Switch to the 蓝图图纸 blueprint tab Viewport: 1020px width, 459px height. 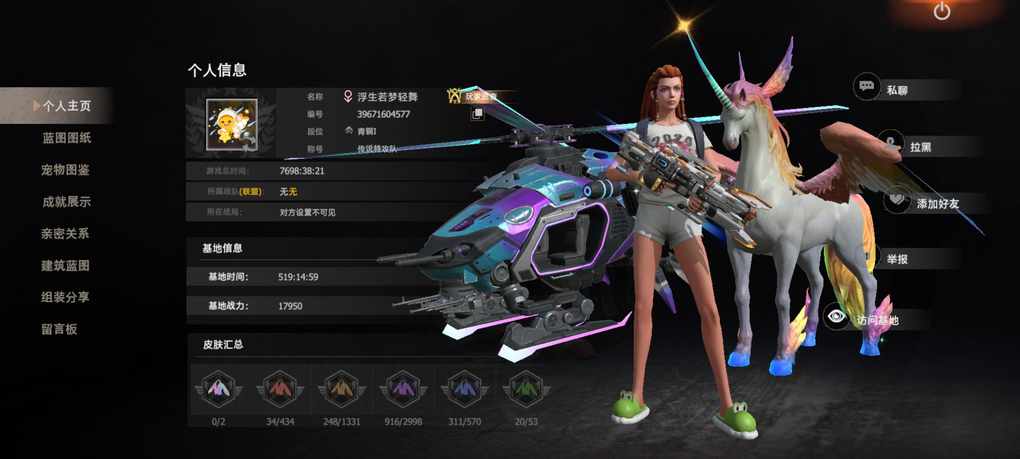[66, 137]
